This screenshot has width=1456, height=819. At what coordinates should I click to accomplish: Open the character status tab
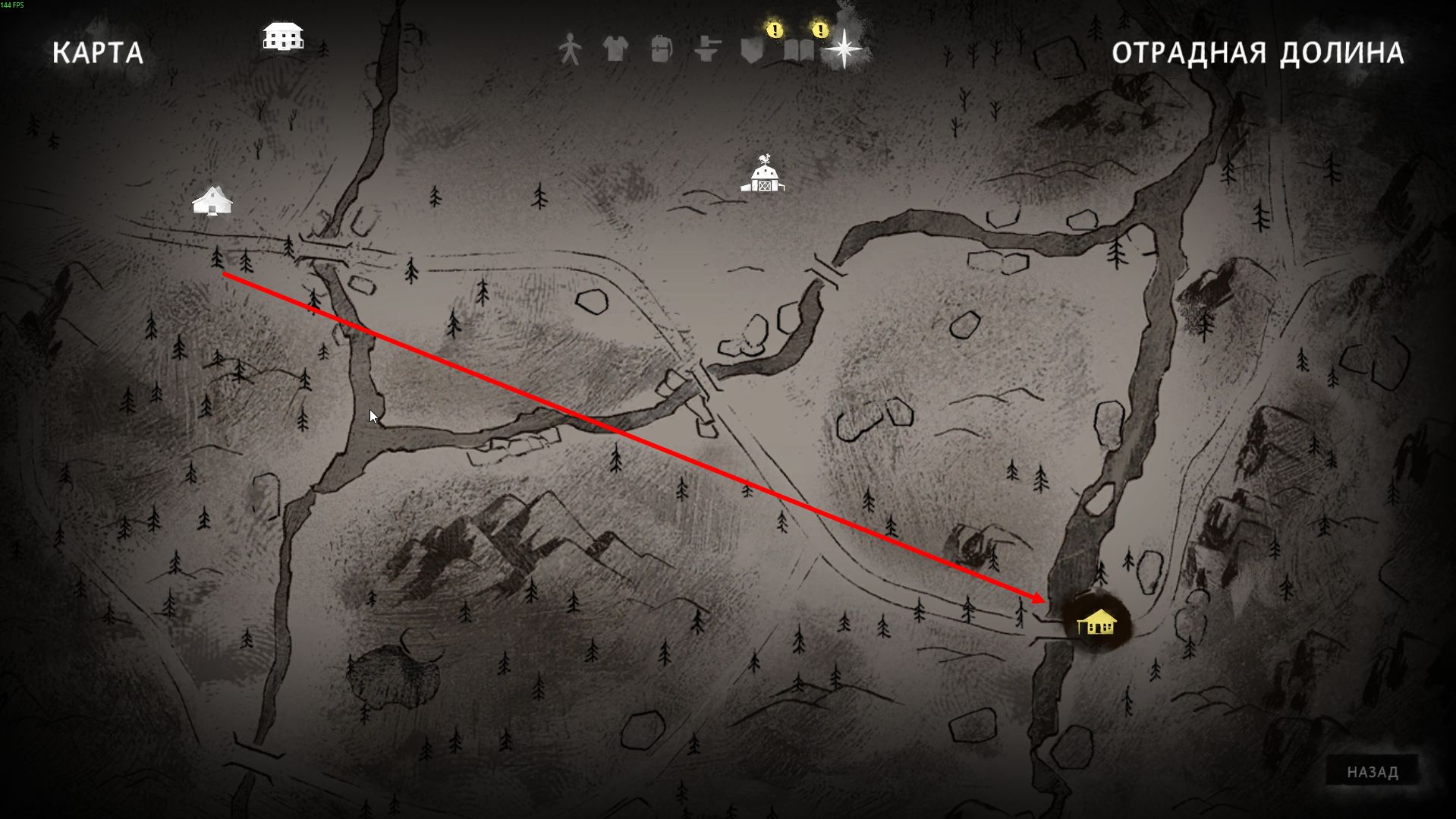point(569,50)
